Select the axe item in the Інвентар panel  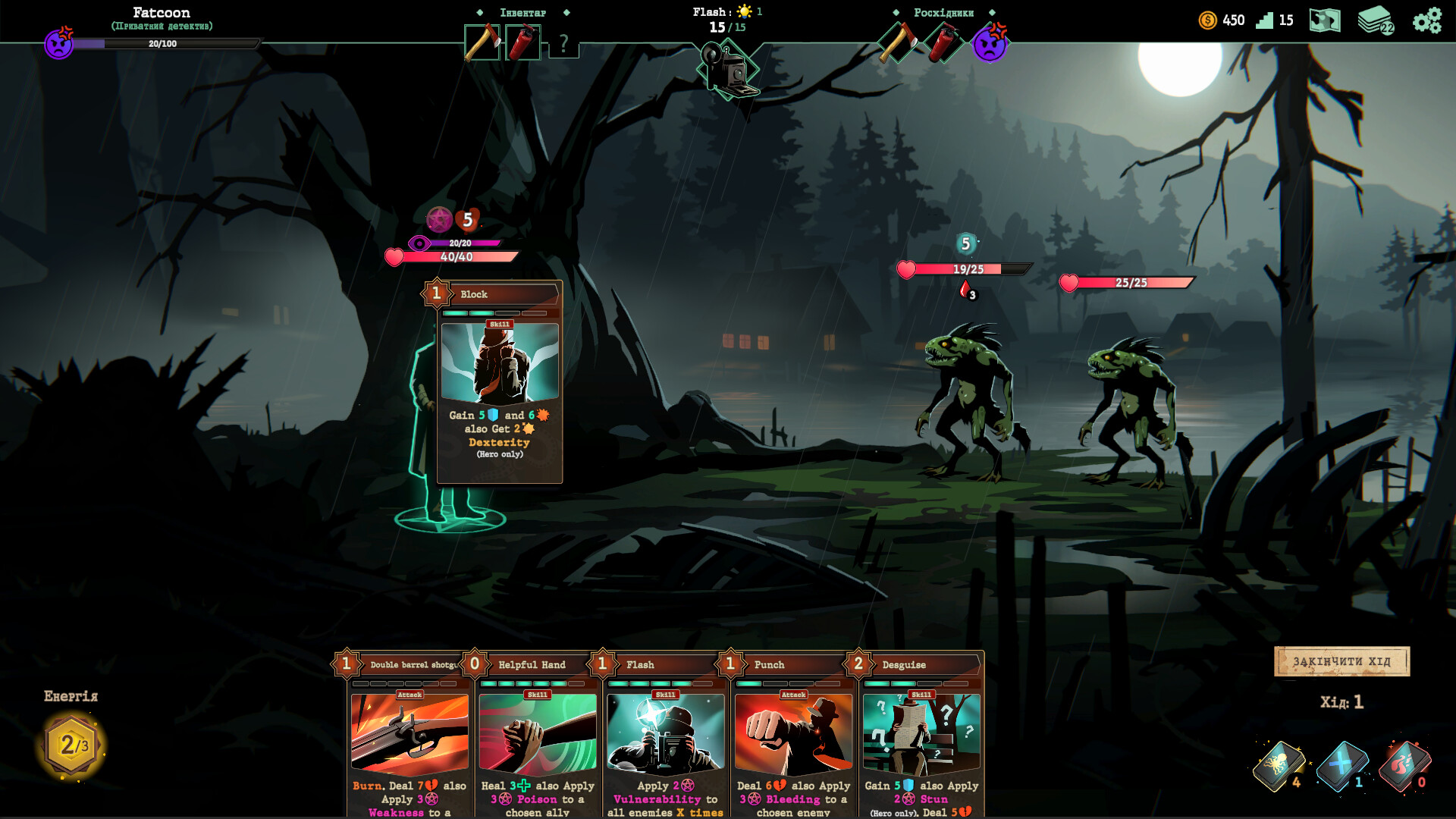point(481,43)
